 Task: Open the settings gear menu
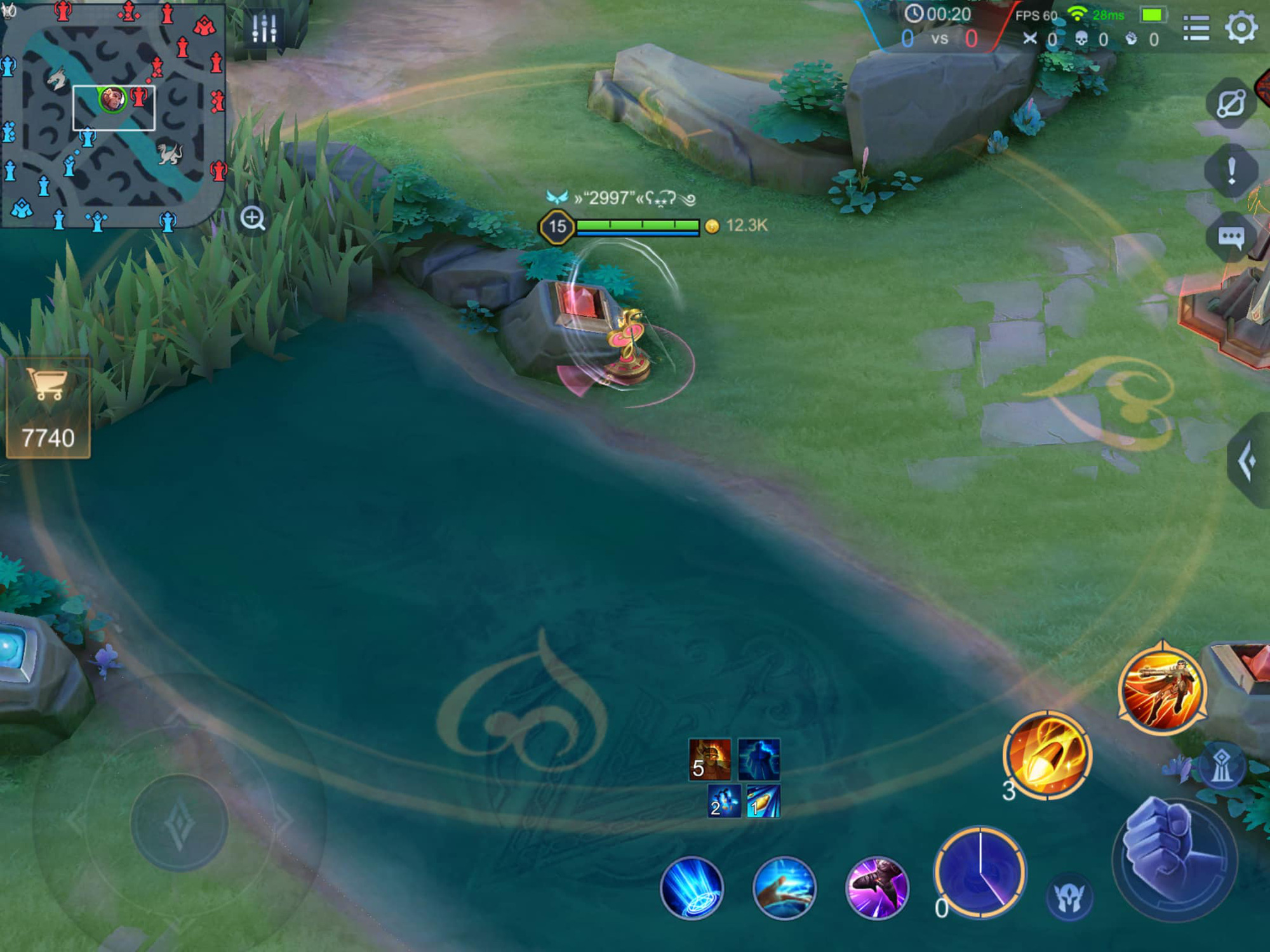pos(1241,27)
